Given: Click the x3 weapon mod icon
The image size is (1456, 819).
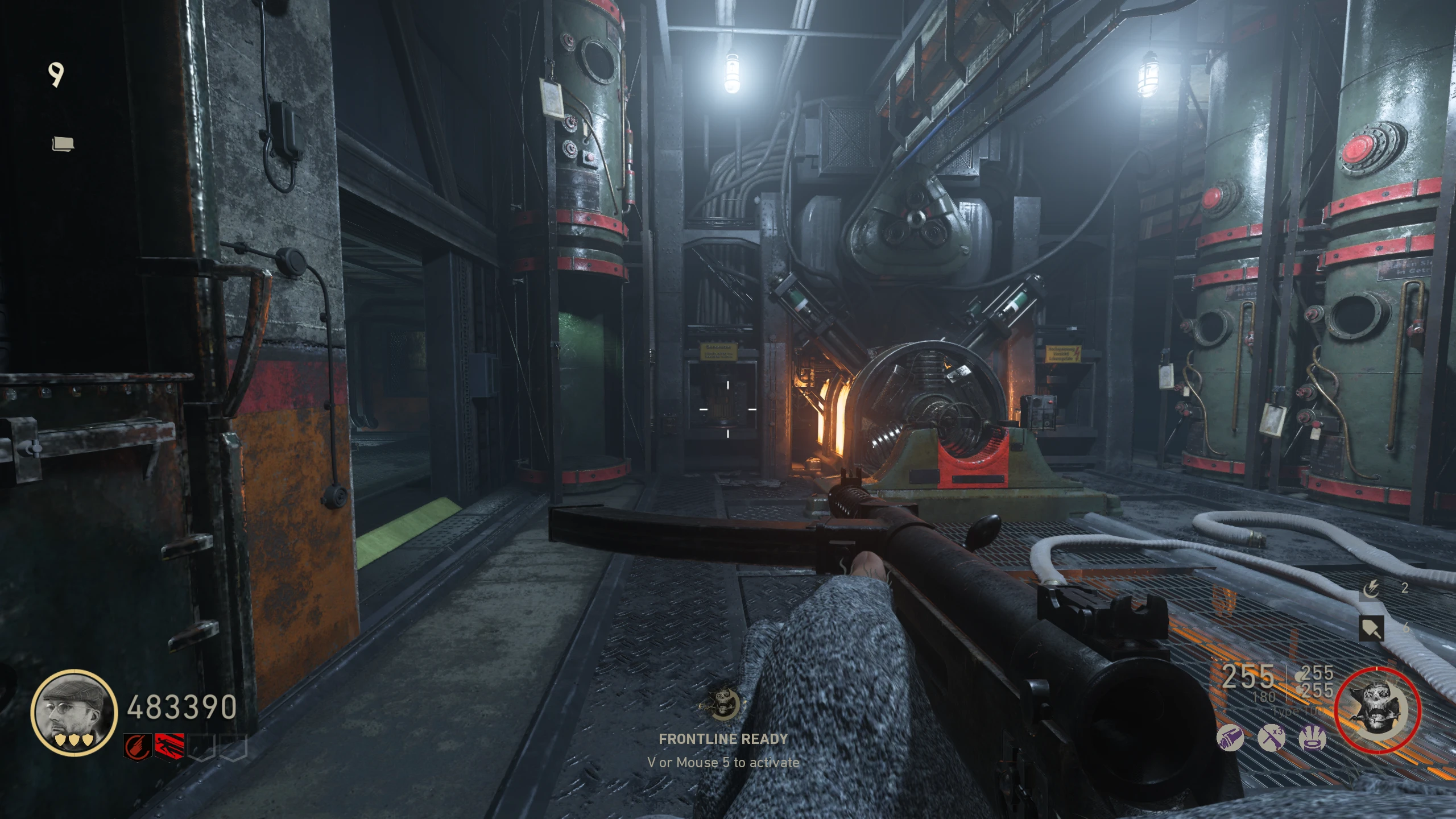Looking at the screenshot, I should point(1271,739).
